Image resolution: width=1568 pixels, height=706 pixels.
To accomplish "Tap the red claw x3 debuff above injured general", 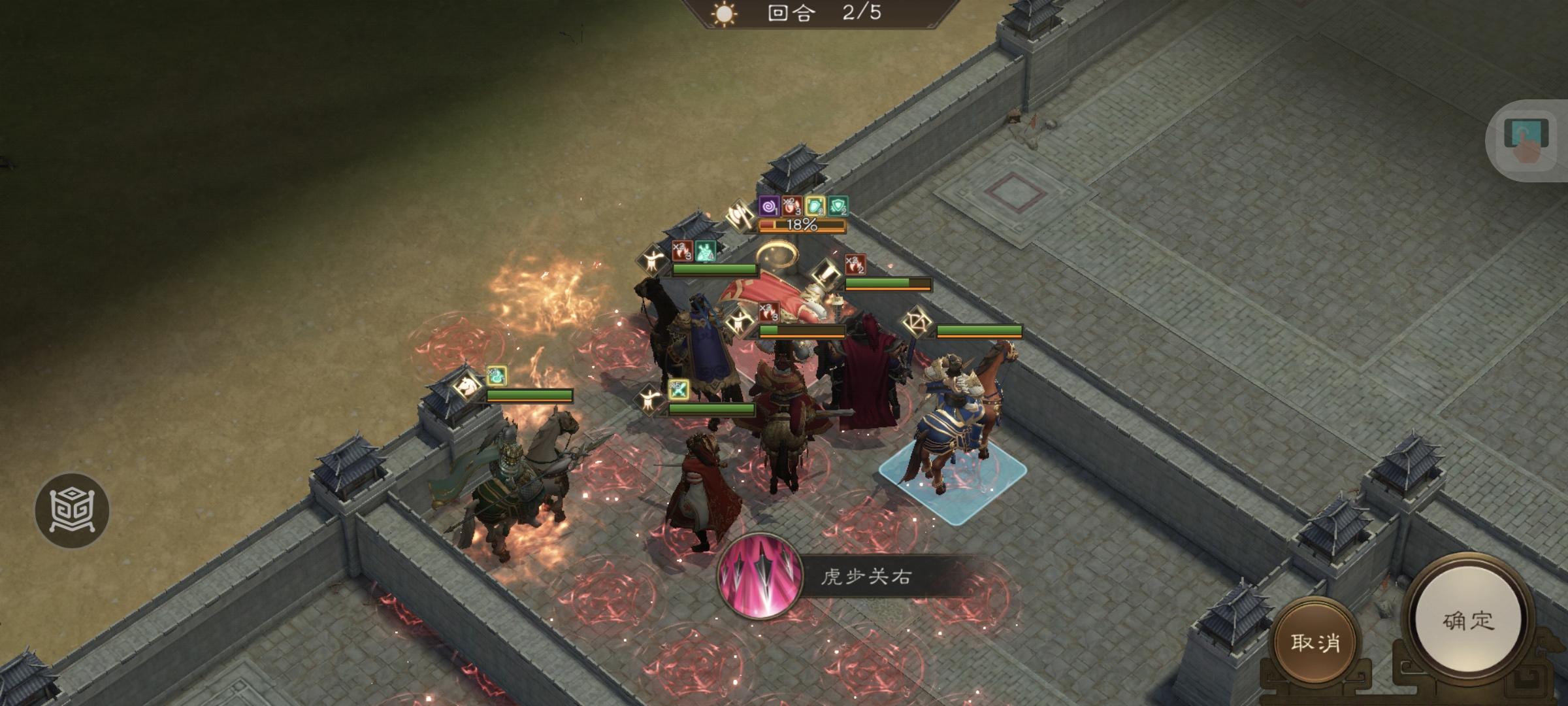I will click(768, 312).
